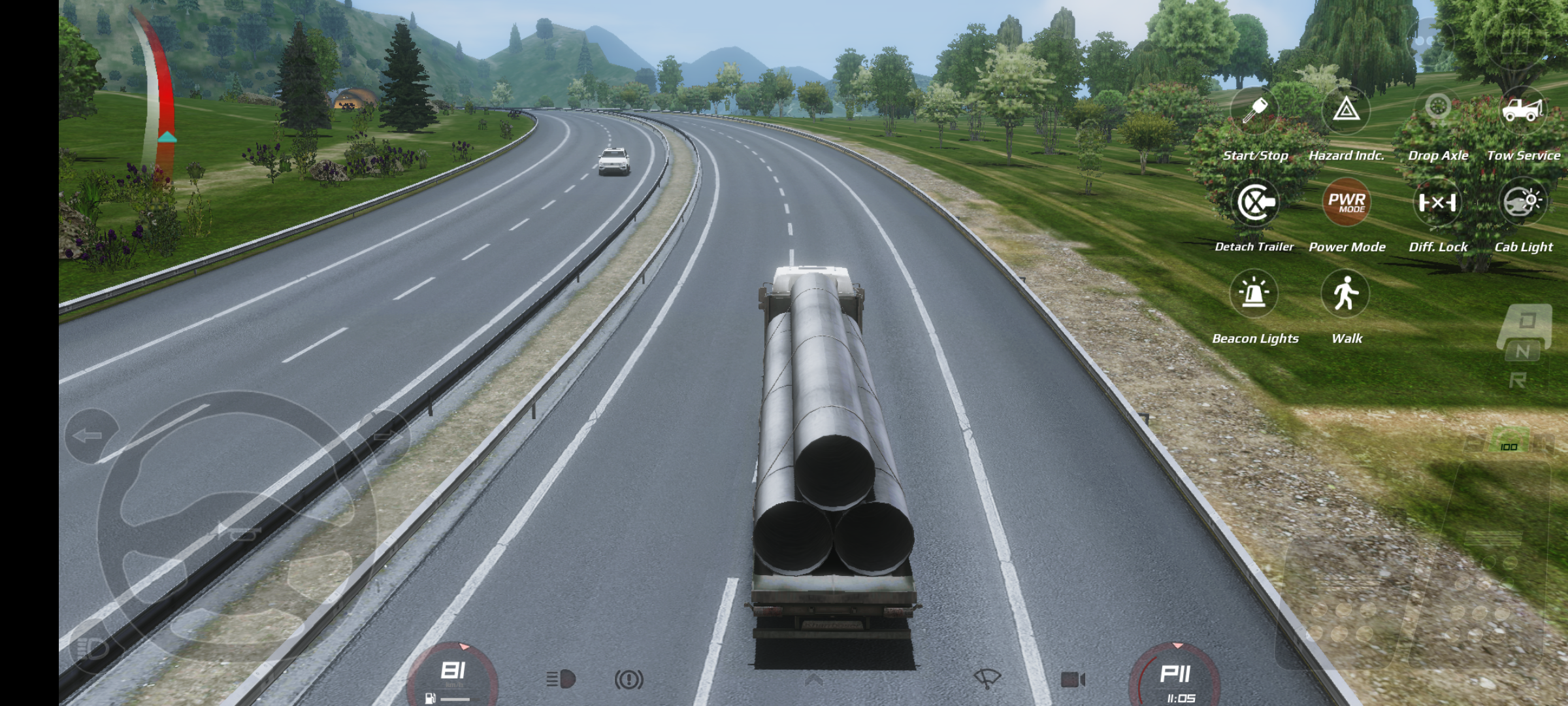
Task: Activate the Drop Axle button
Action: pos(1438,109)
